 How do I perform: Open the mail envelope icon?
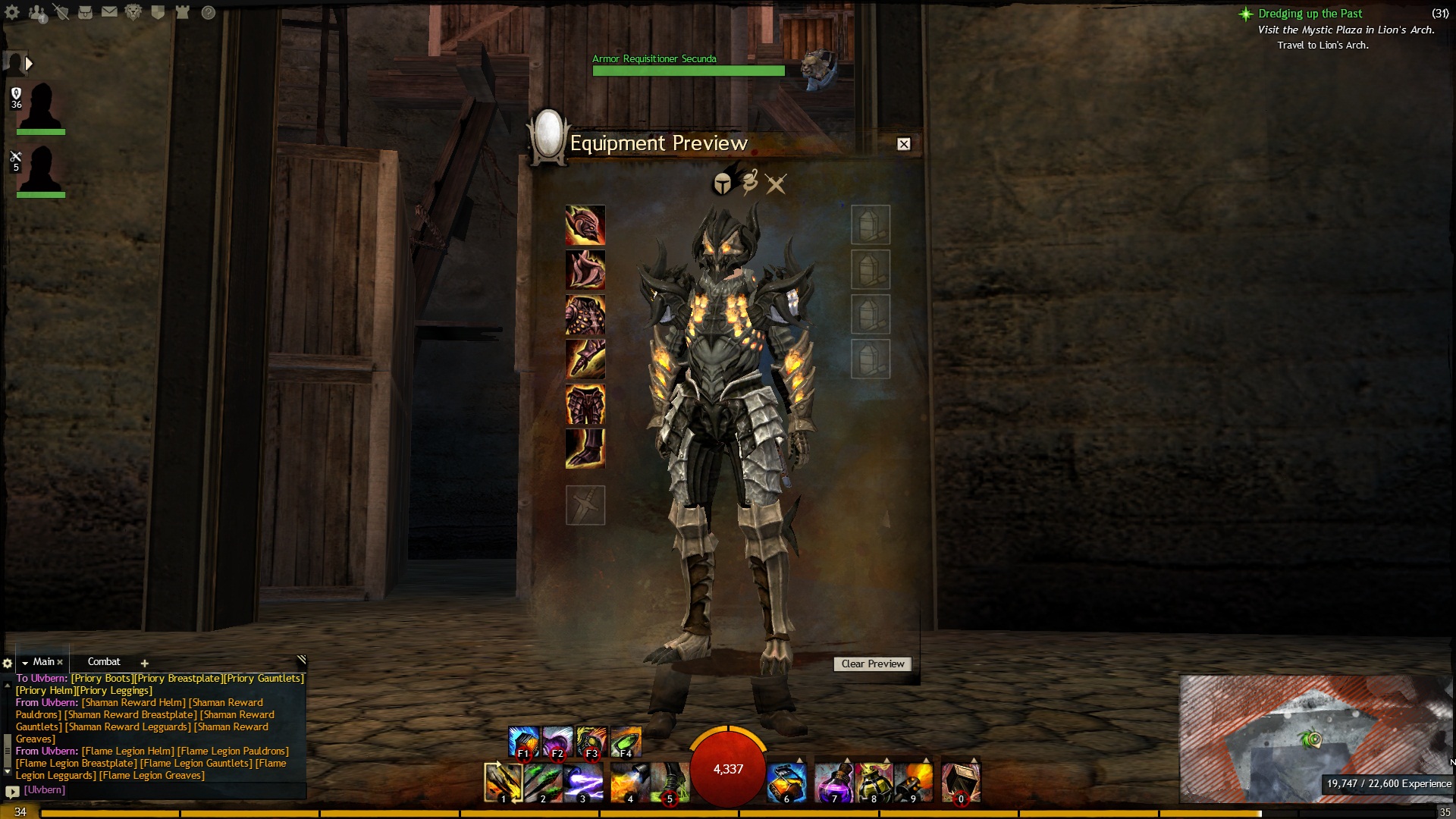click(x=109, y=12)
